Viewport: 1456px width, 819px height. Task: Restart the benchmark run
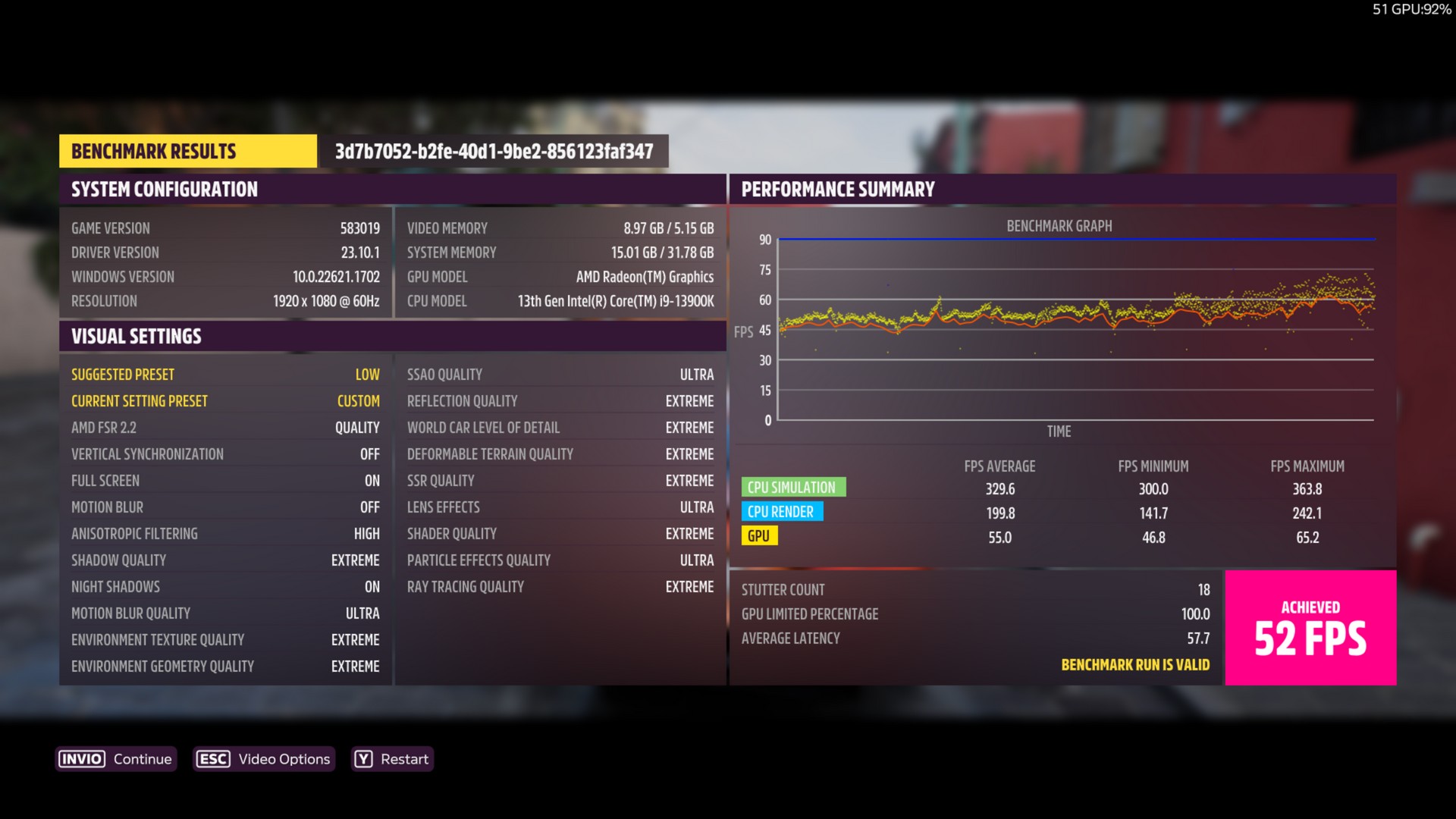(x=392, y=759)
